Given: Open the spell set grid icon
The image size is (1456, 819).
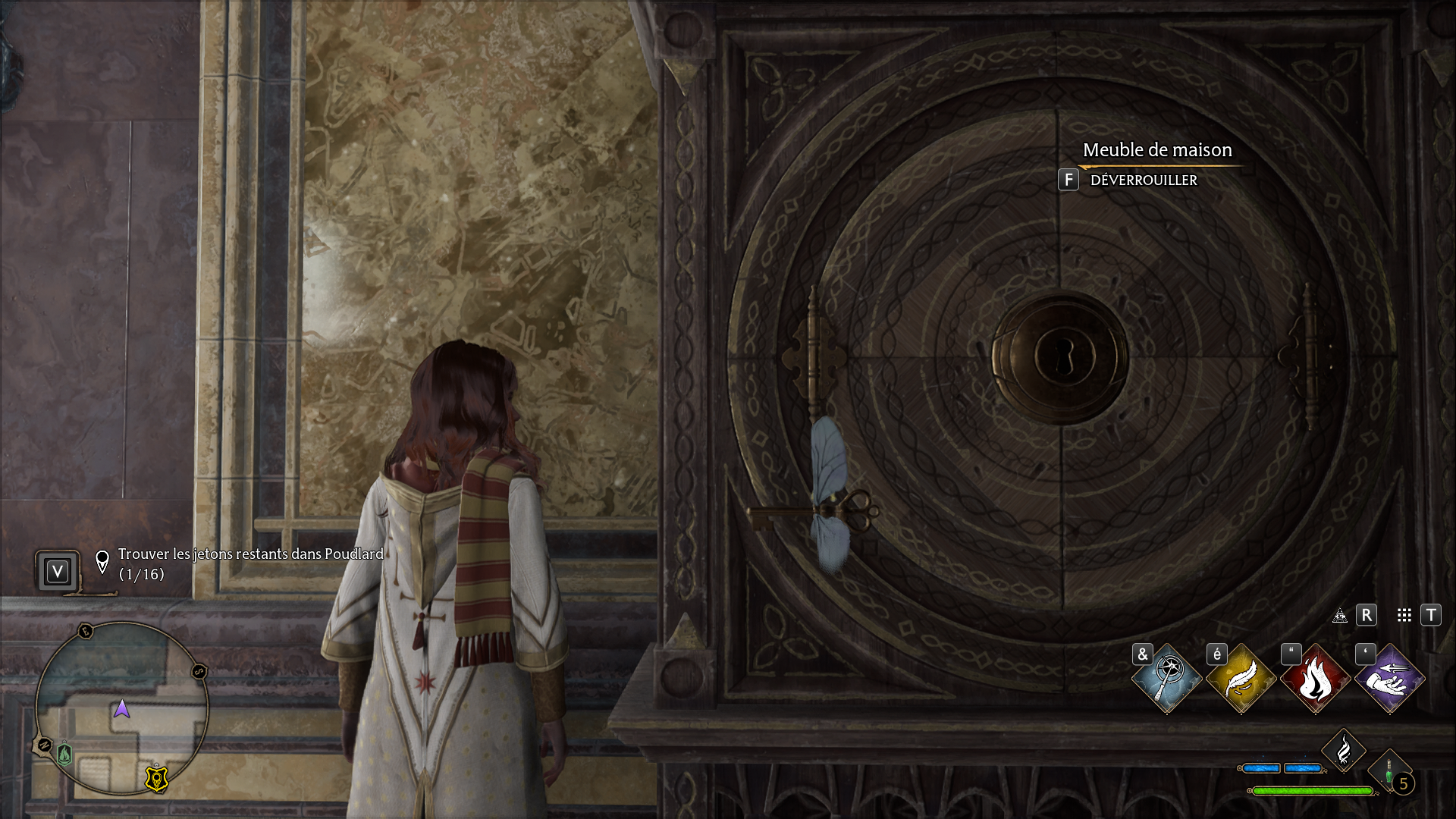Looking at the screenshot, I should click(1404, 615).
